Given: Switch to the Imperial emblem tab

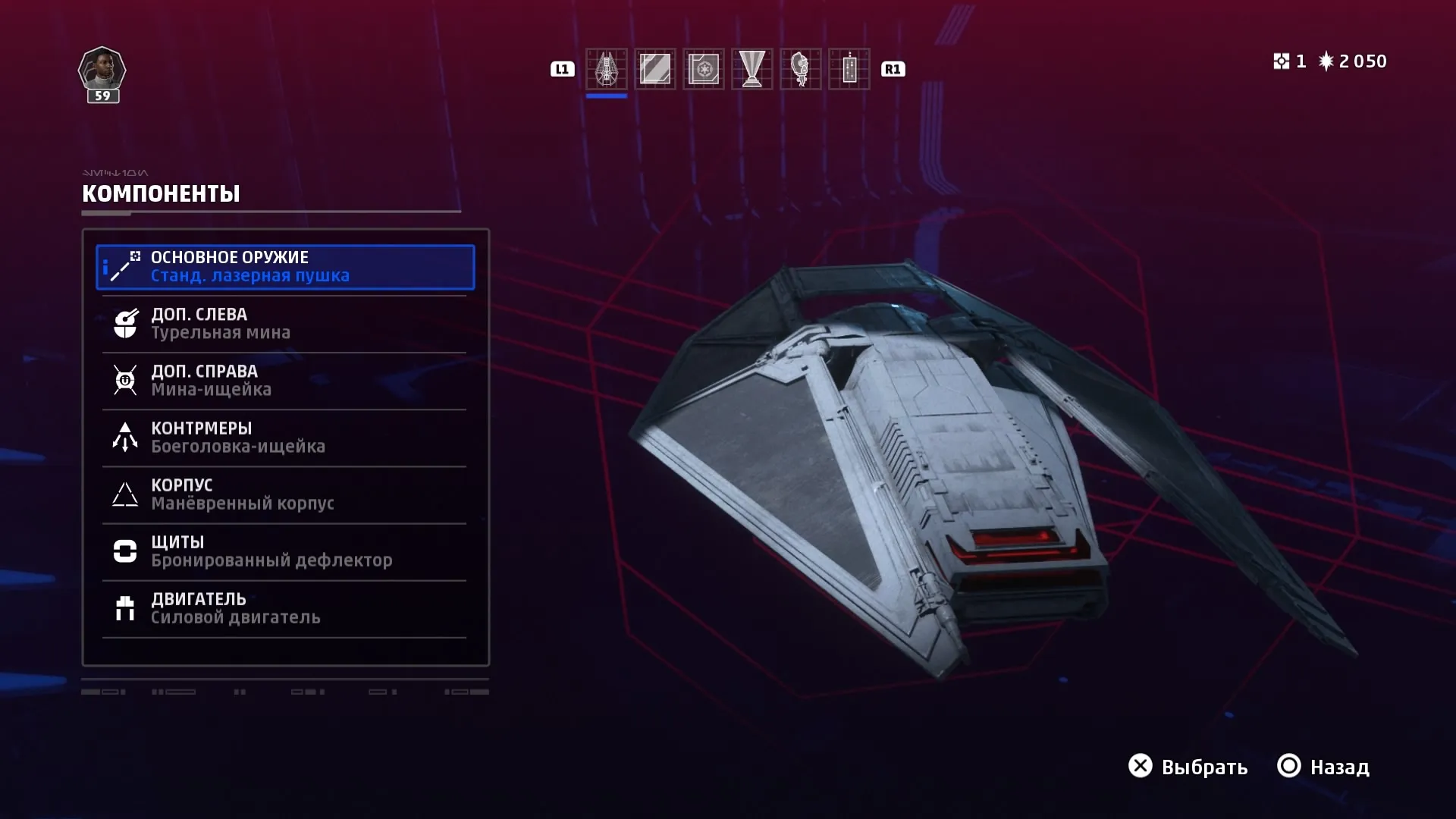Looking at the screenshot, I should point(703,69).
